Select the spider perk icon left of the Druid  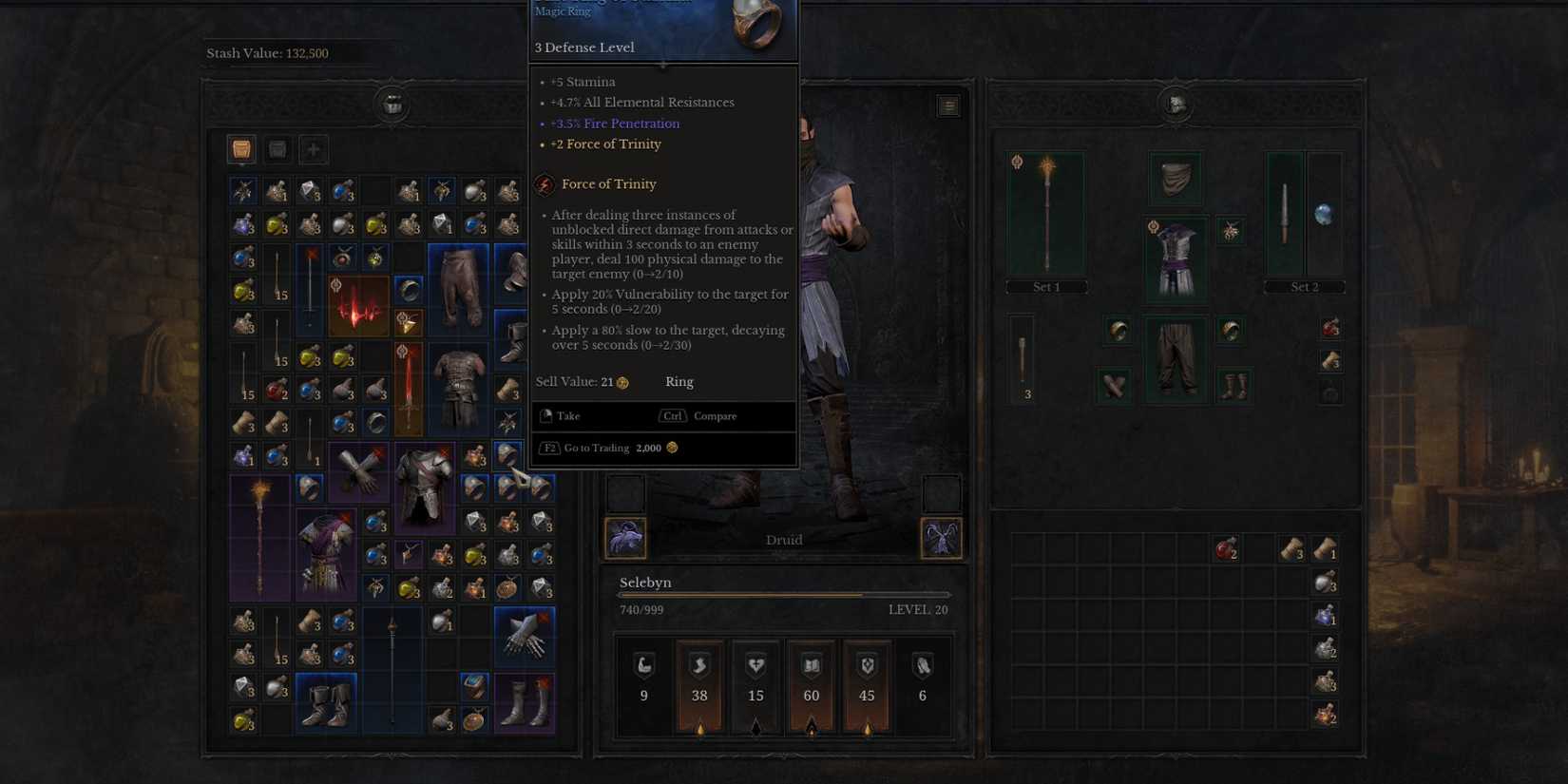click(x=624, y=538)
